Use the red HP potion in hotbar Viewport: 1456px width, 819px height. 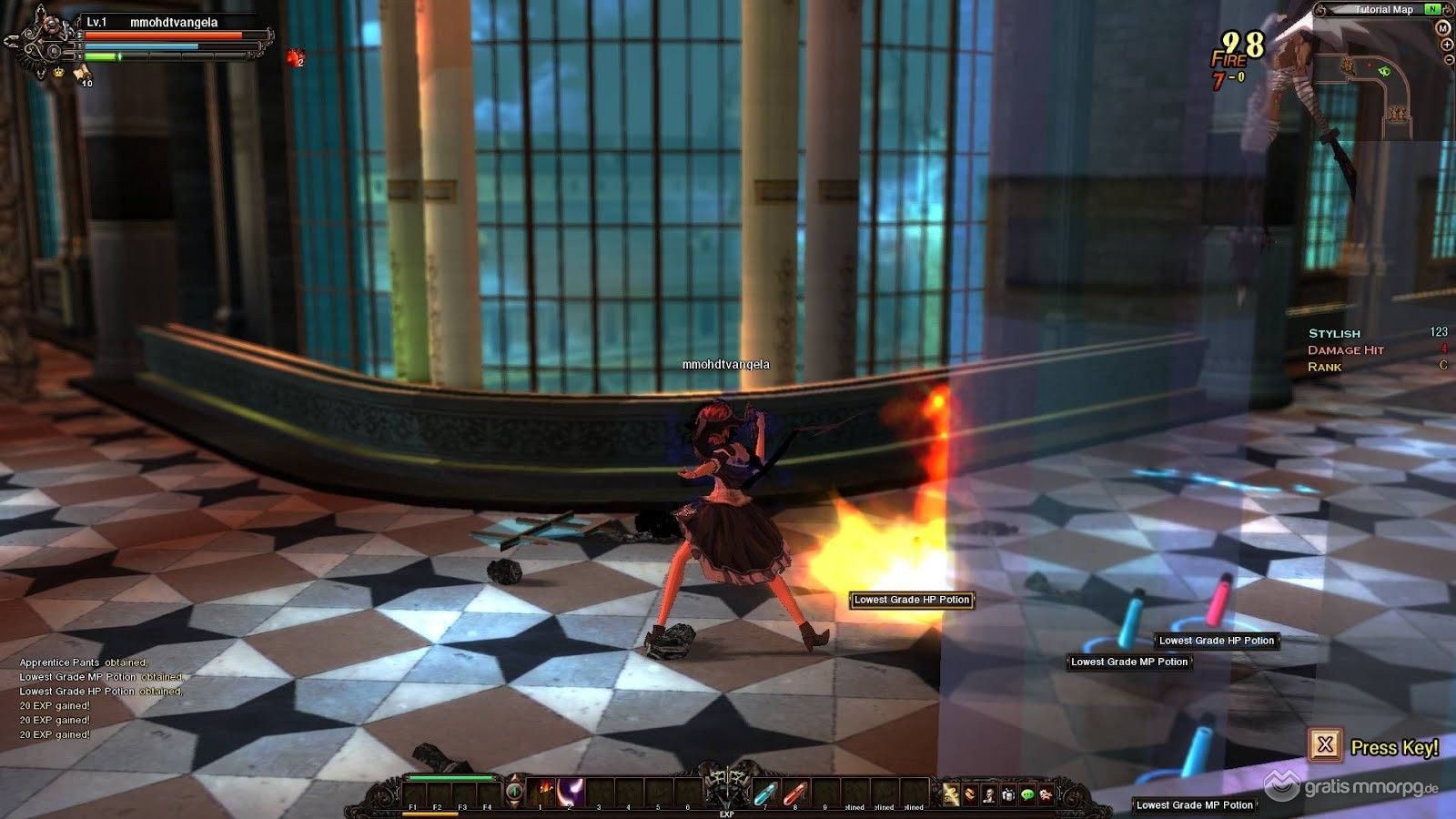795,794
